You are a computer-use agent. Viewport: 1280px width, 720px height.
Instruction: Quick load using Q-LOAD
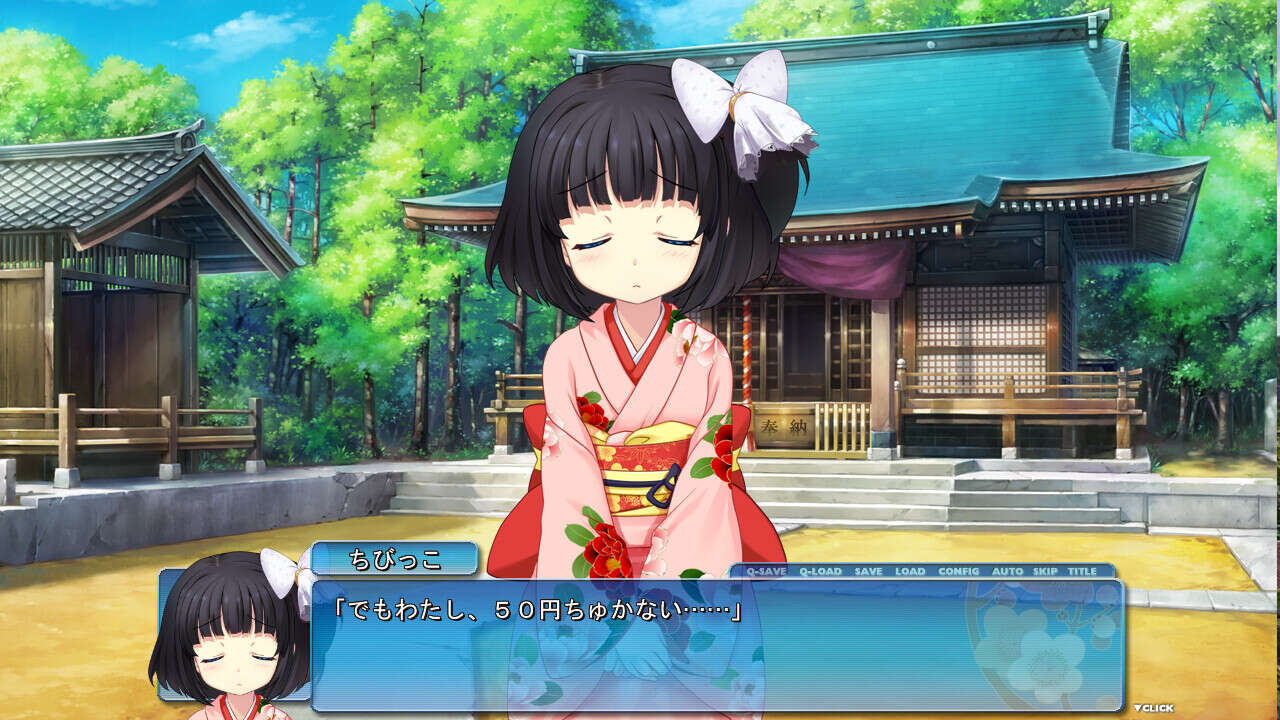coord(820,571)
